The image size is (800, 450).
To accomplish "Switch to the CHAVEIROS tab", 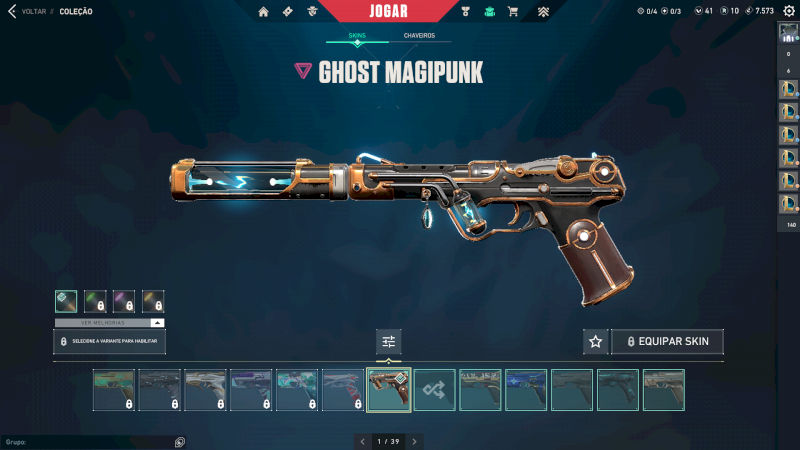I will pyautogui.click(x=419, y=36).
